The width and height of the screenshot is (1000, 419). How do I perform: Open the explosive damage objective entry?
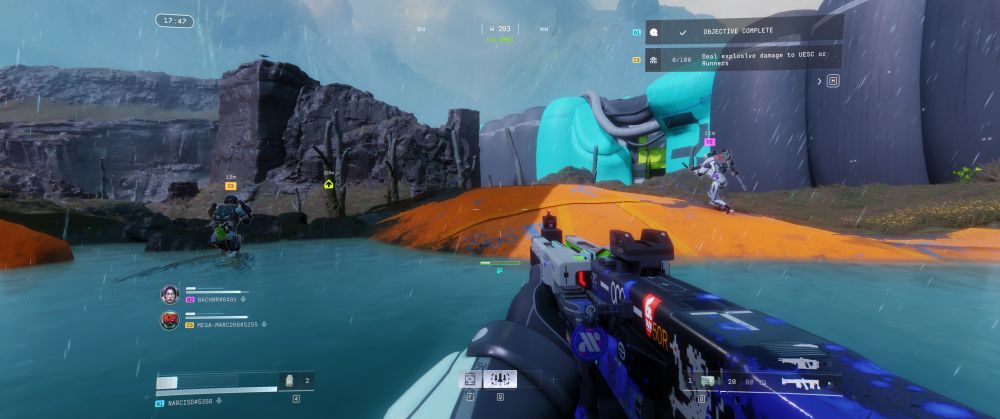[742, 59]
